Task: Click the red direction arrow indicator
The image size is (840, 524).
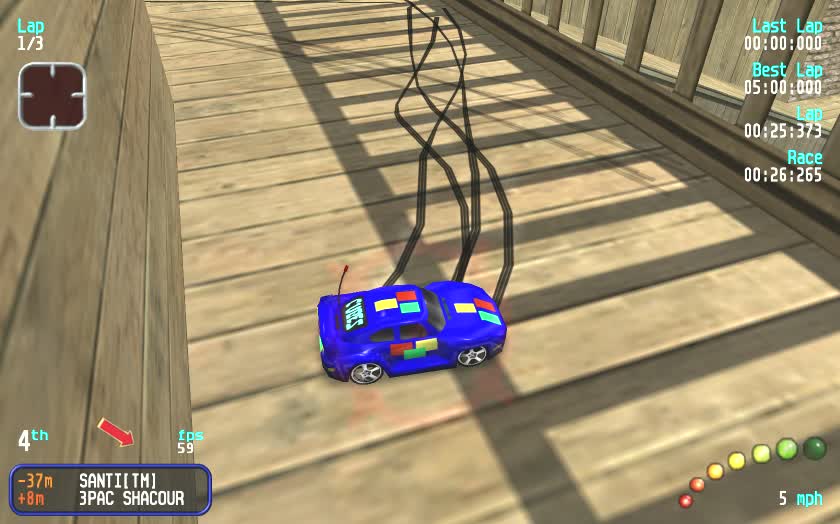Action: [116, 432]
